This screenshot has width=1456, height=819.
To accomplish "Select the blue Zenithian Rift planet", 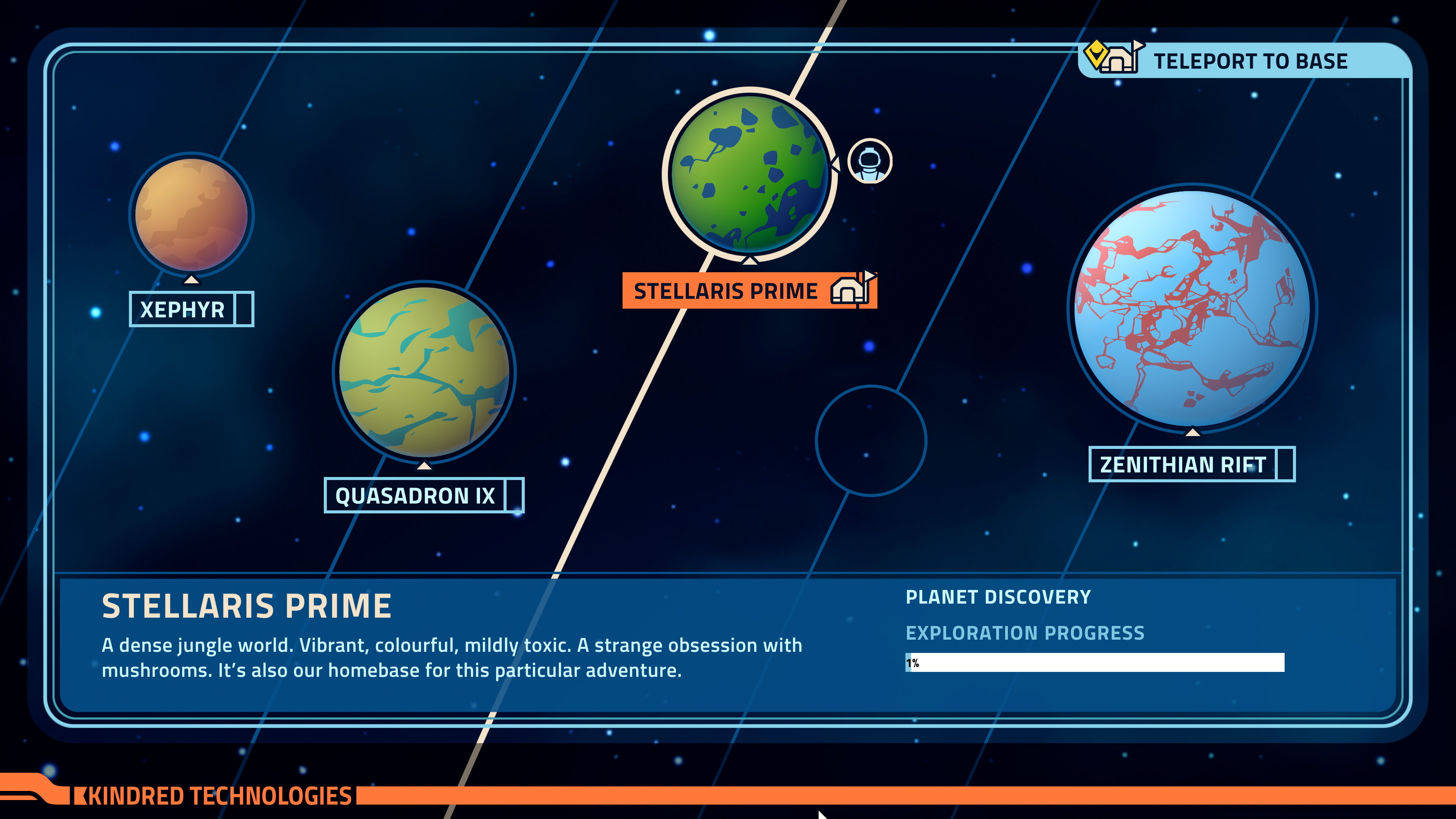I will tap(1191, 308).
